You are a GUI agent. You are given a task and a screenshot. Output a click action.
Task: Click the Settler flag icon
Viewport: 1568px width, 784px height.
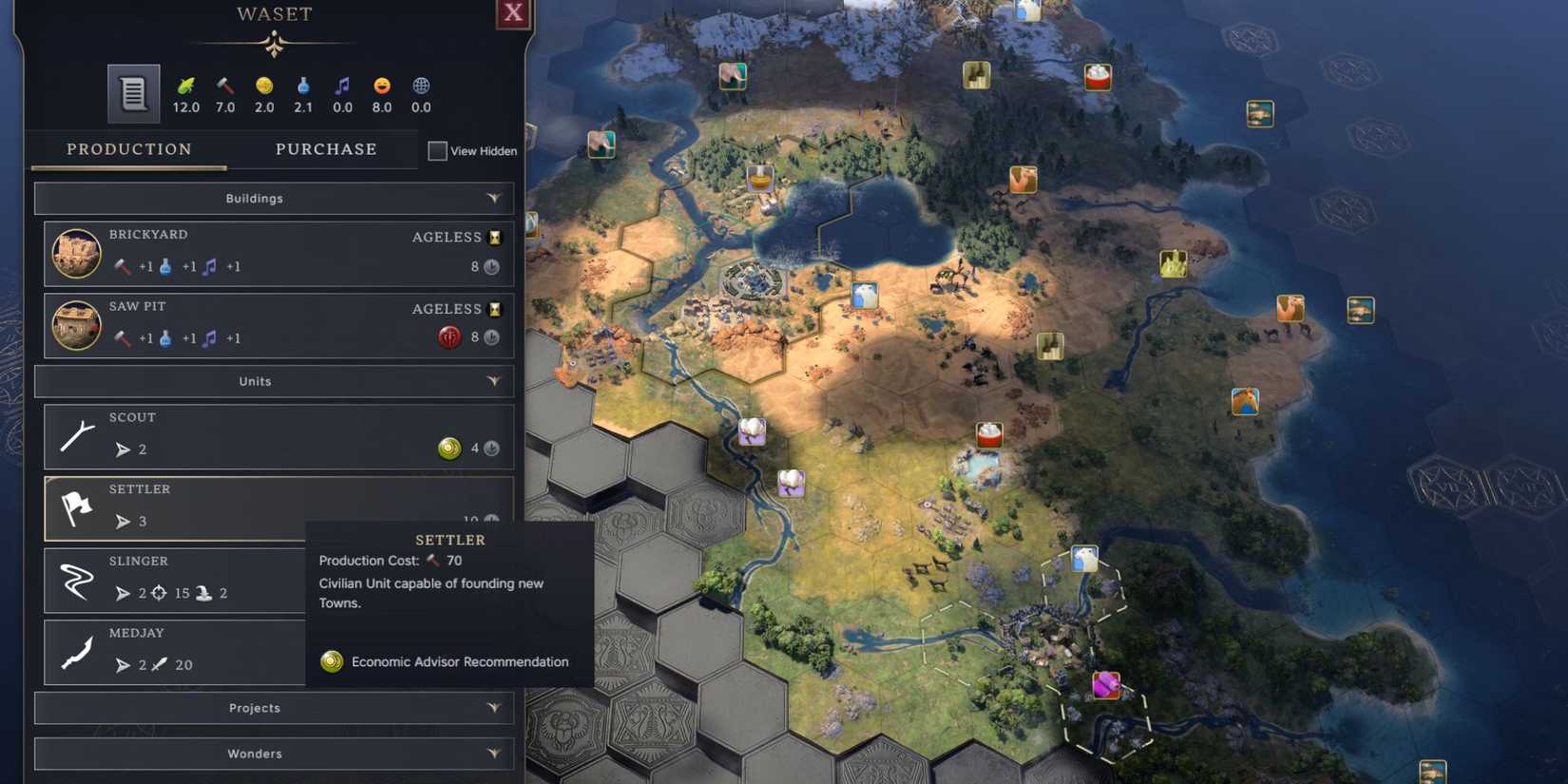coord(78,508)
